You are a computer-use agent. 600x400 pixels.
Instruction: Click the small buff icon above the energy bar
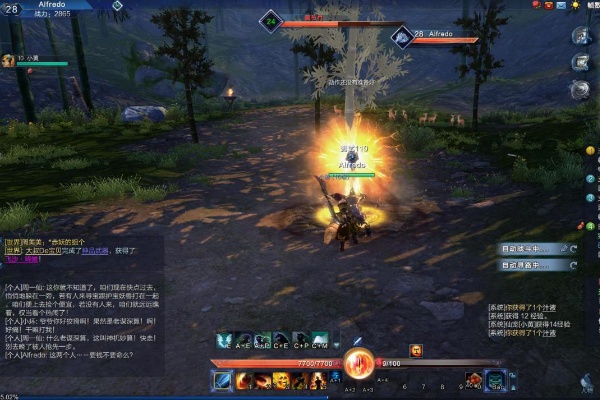(416, 350)
